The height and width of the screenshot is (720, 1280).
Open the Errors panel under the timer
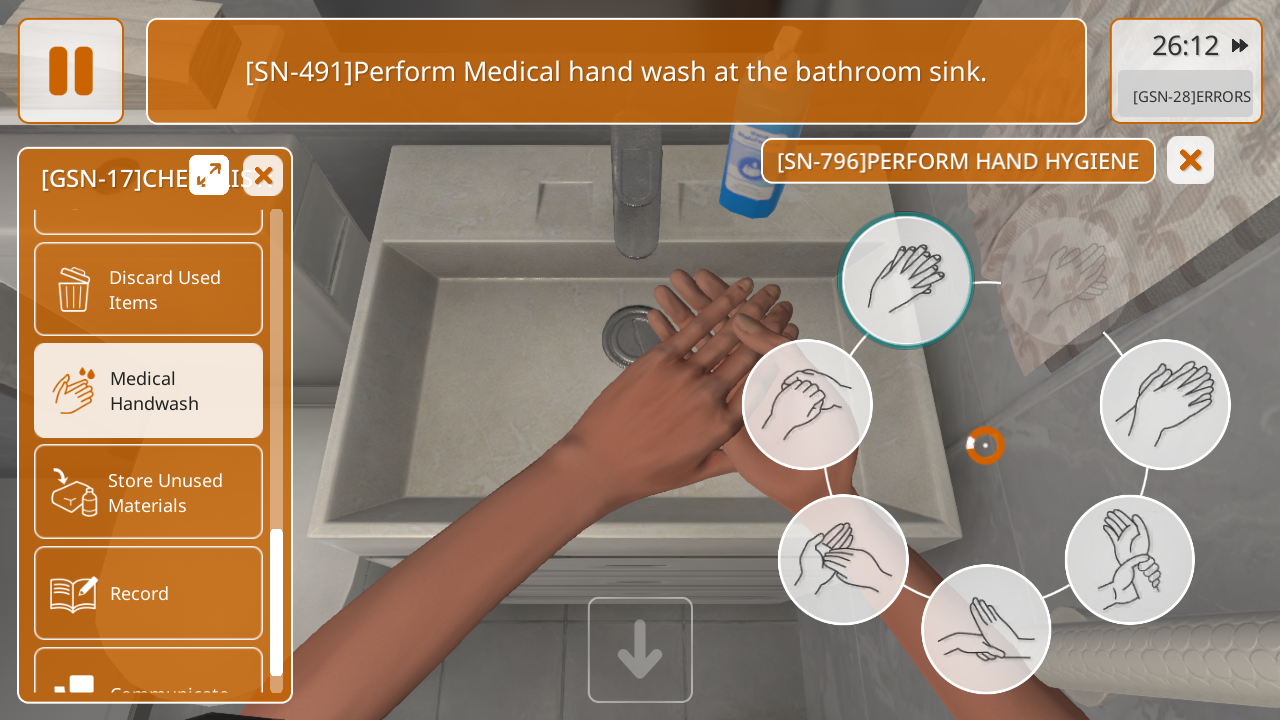(x=1186, y=96)
